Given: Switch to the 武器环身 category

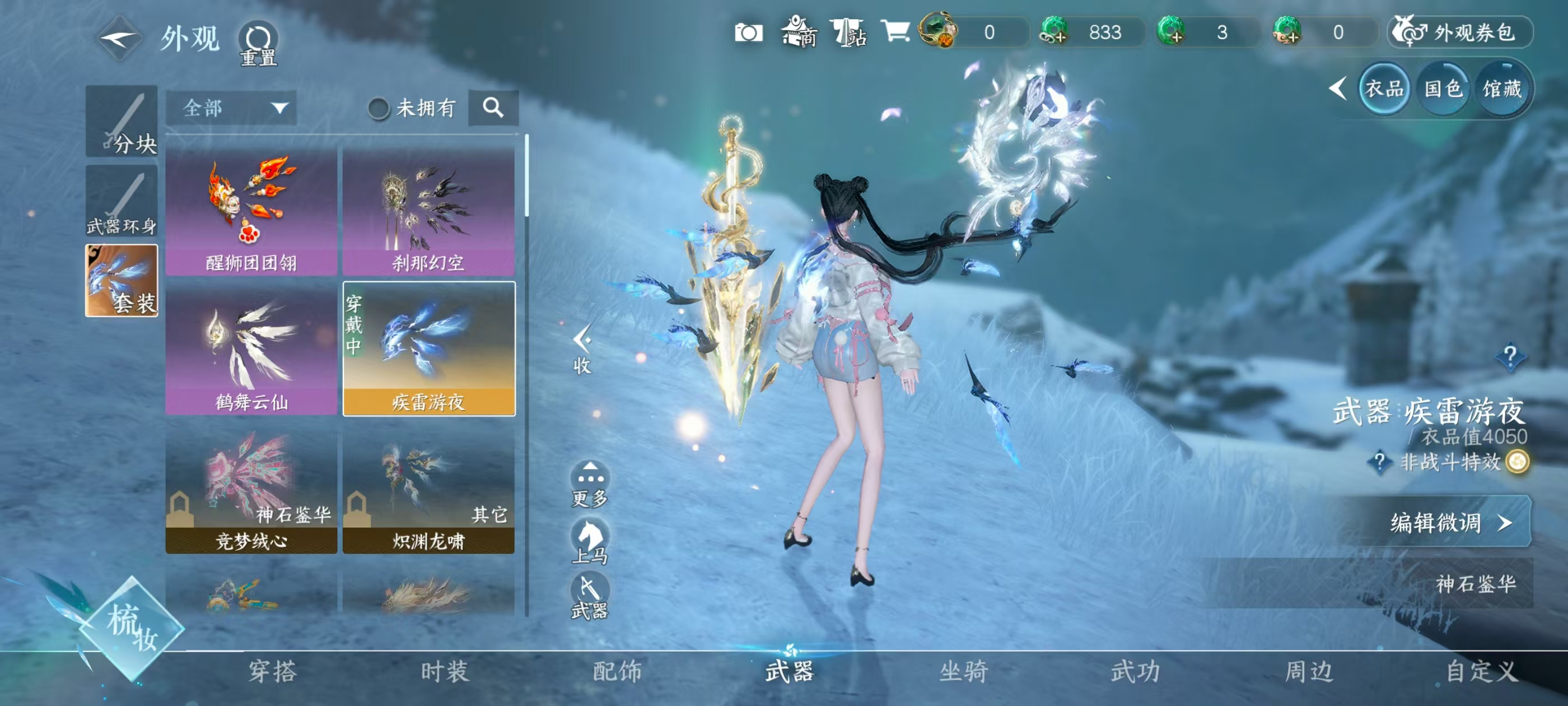Looking at the screenshot, I should click(x=122, y=201).
